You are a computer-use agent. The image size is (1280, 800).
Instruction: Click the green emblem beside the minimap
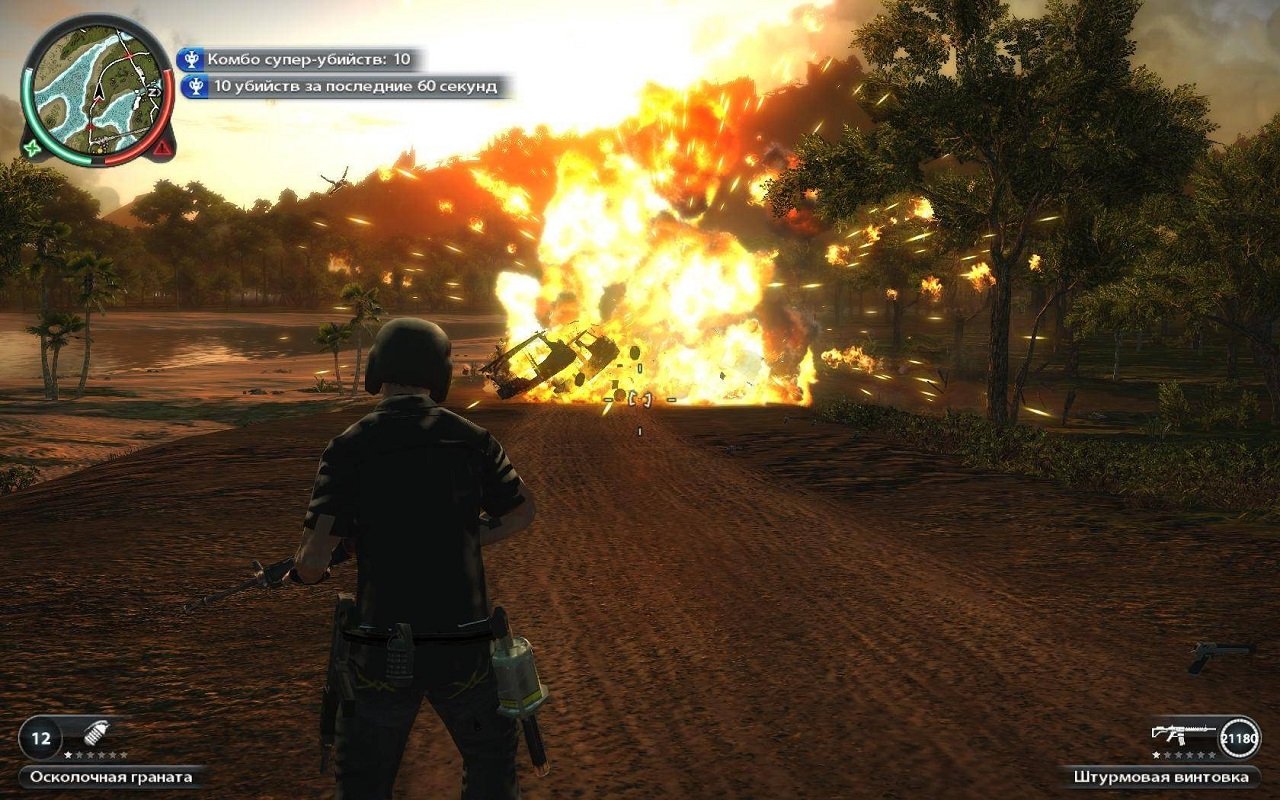[x=35, y=149]
